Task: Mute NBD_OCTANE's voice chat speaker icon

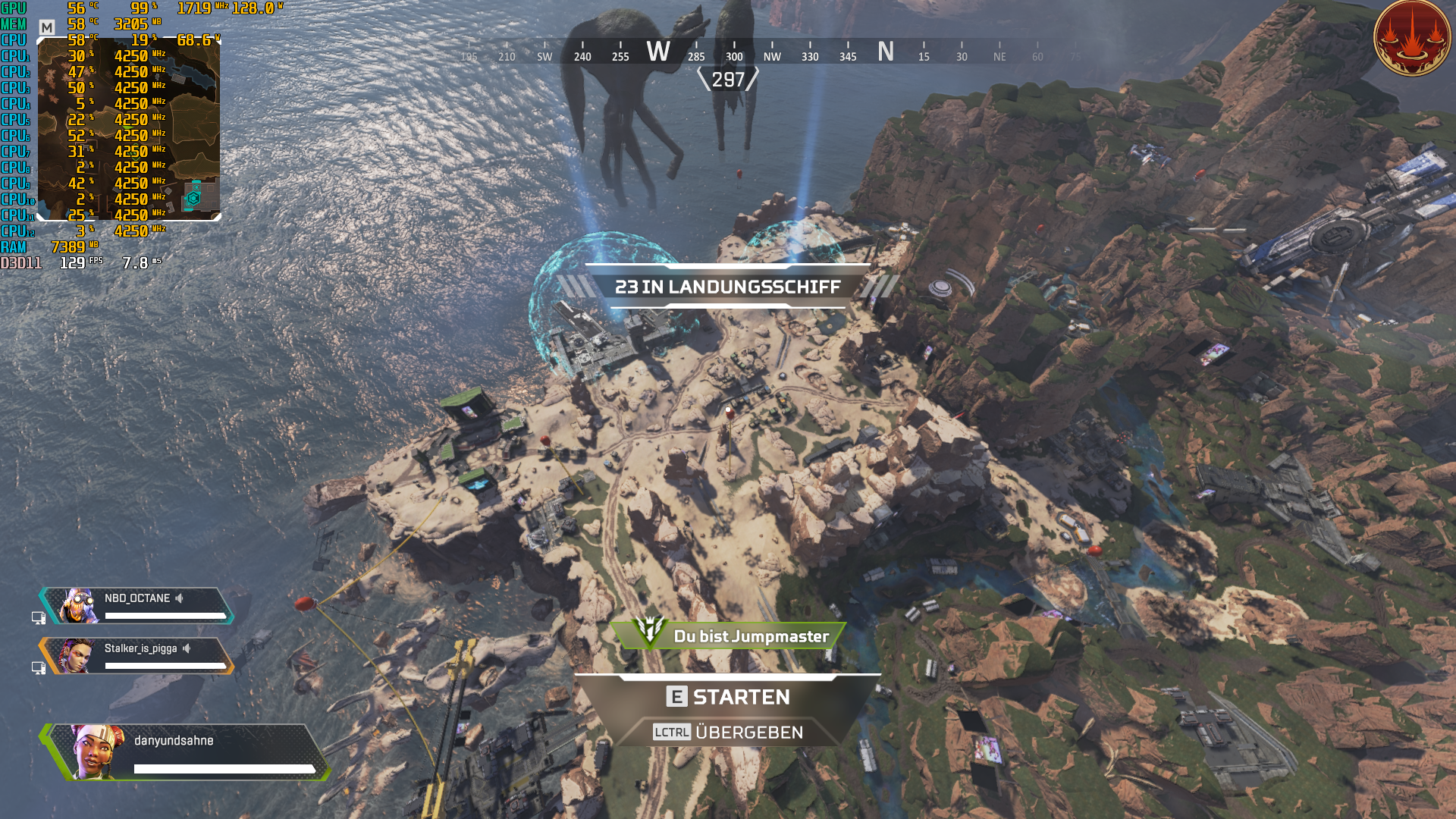Action: 178,598
